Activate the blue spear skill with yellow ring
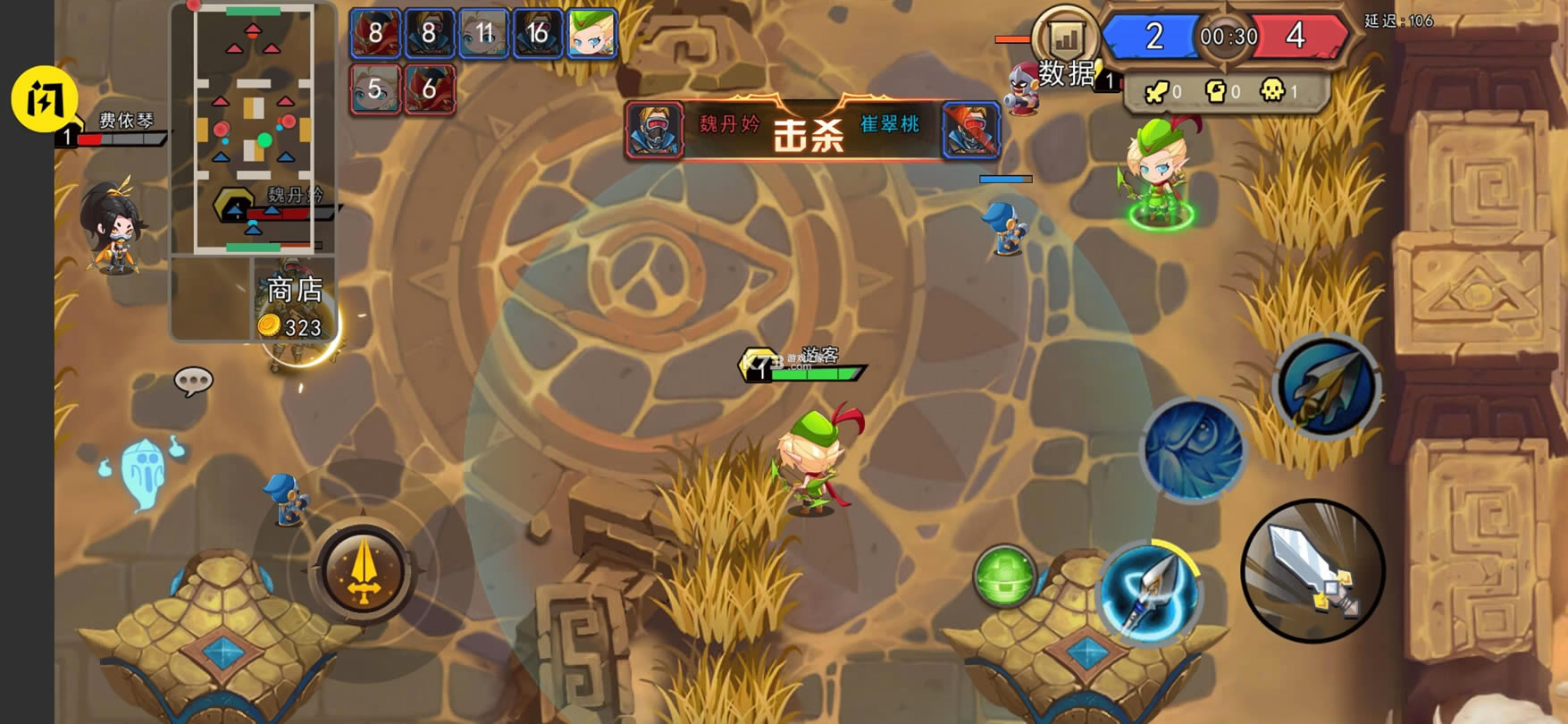The image size is (1568, 724). (1149, 592)
